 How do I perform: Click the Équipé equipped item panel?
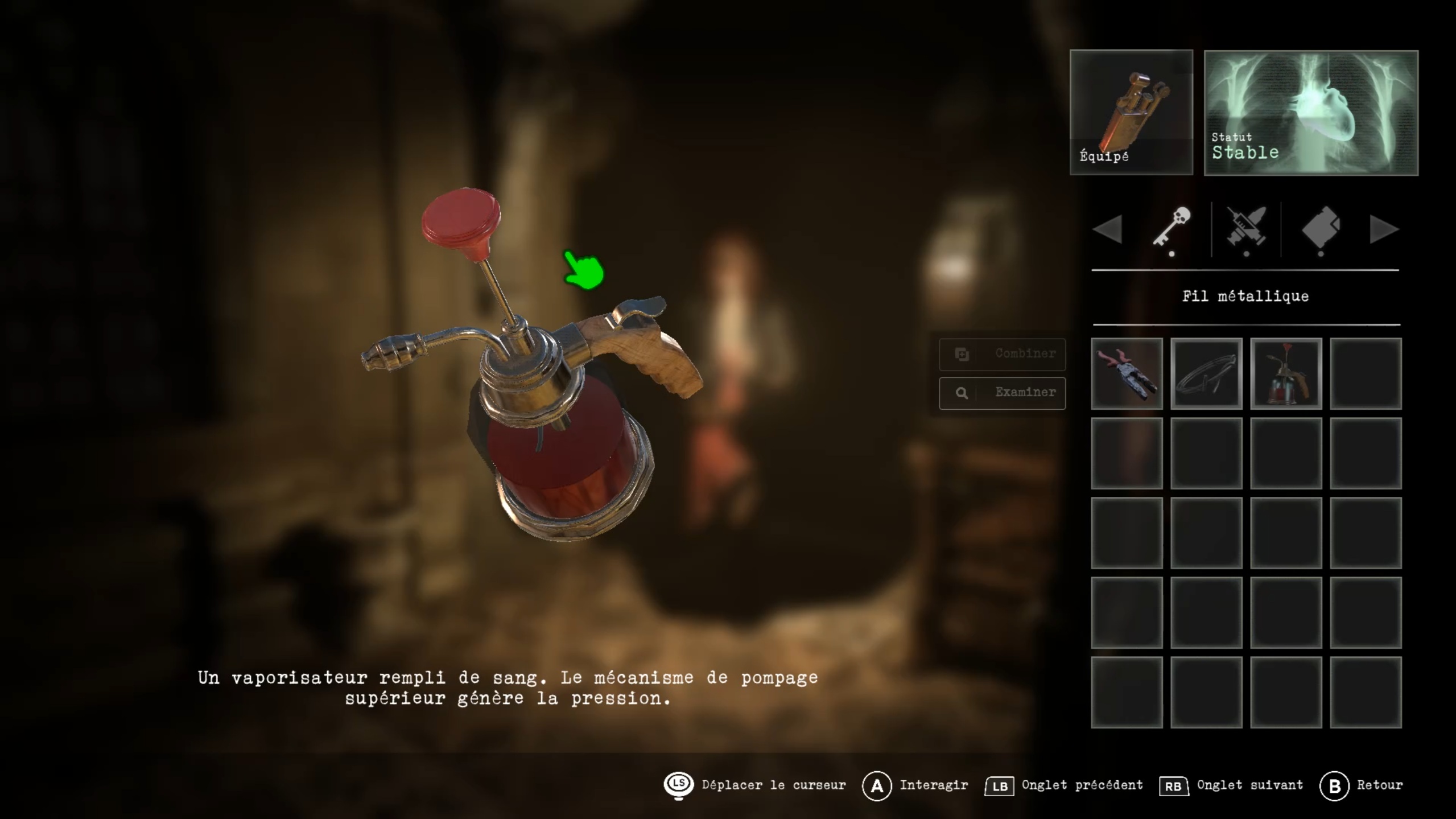(1131, 112)
